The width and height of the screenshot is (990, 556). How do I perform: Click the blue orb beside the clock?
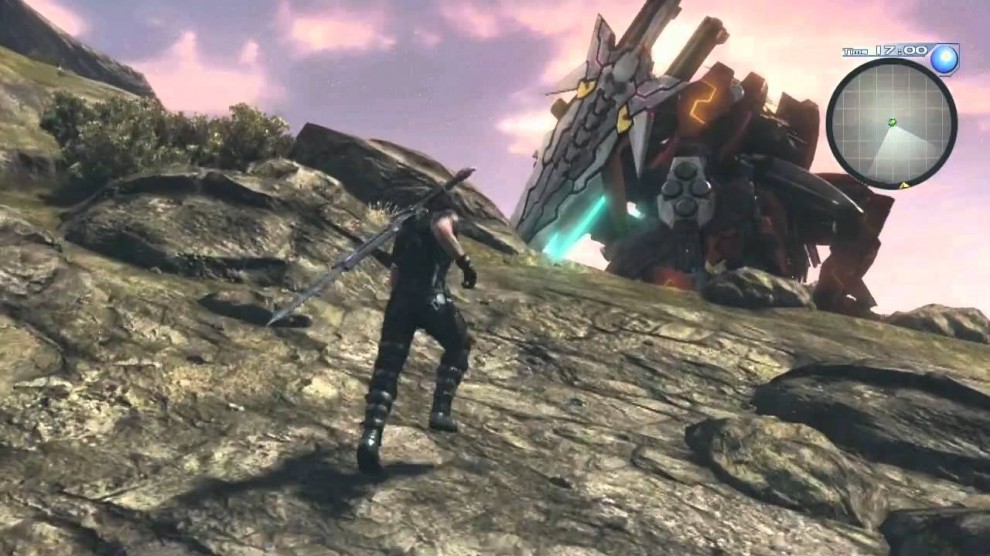pyautogui.click(x=943, y=59)
